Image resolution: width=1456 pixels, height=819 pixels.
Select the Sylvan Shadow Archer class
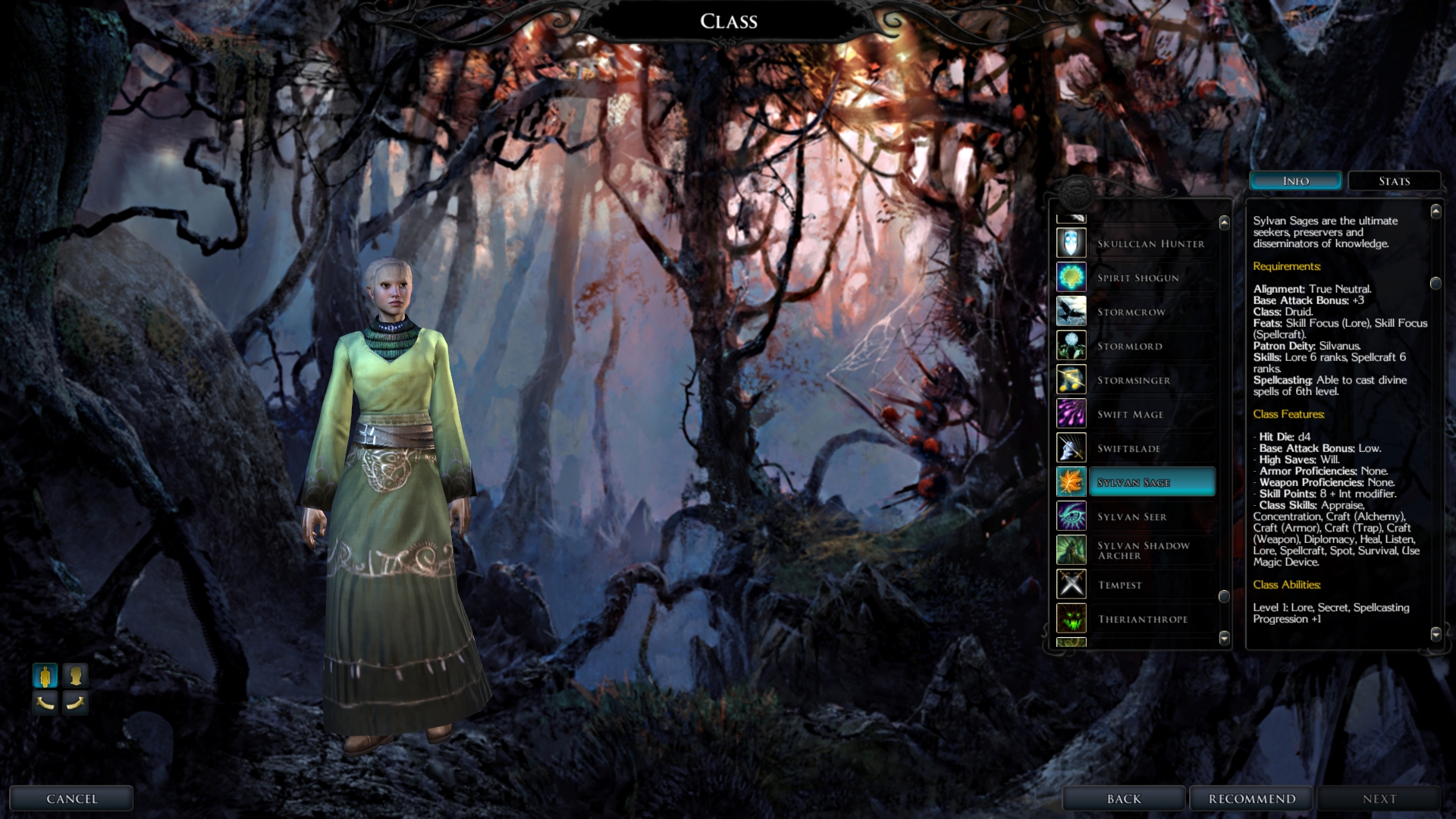(x=1142, y=551)
